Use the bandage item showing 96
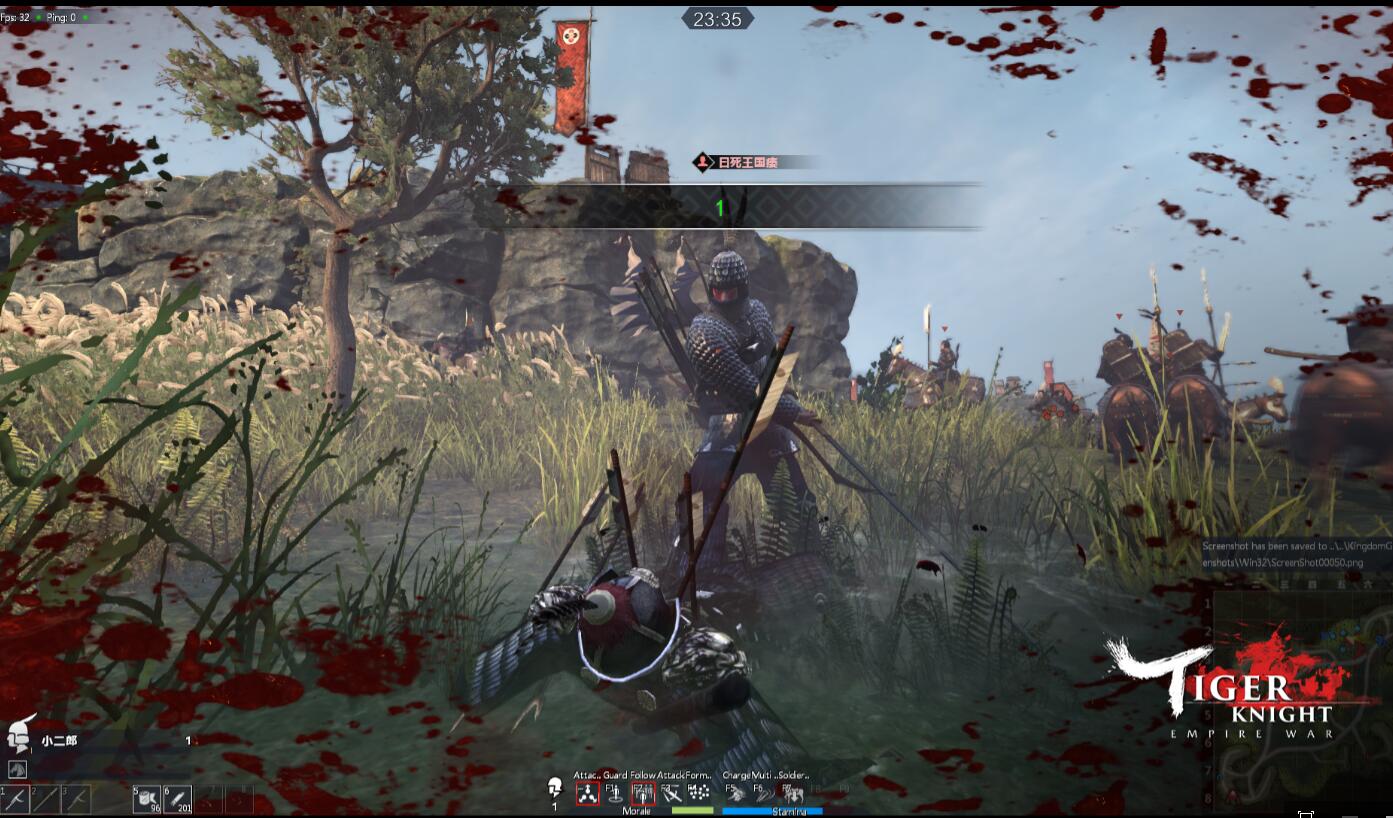The width and height of the screenshot is (1393, 818). 146,799
